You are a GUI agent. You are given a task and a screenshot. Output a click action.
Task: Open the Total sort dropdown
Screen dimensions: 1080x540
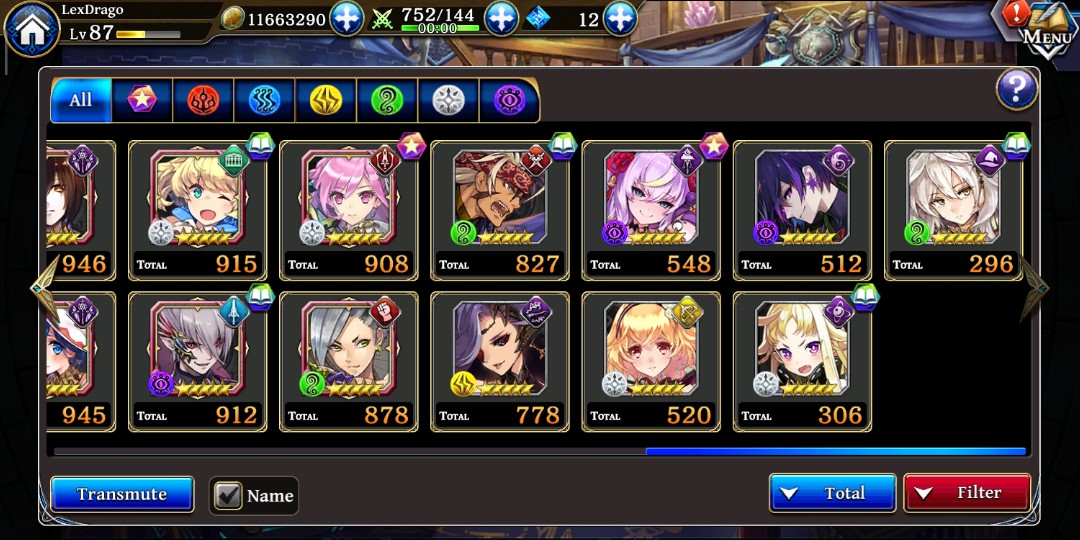coord(832,493)
